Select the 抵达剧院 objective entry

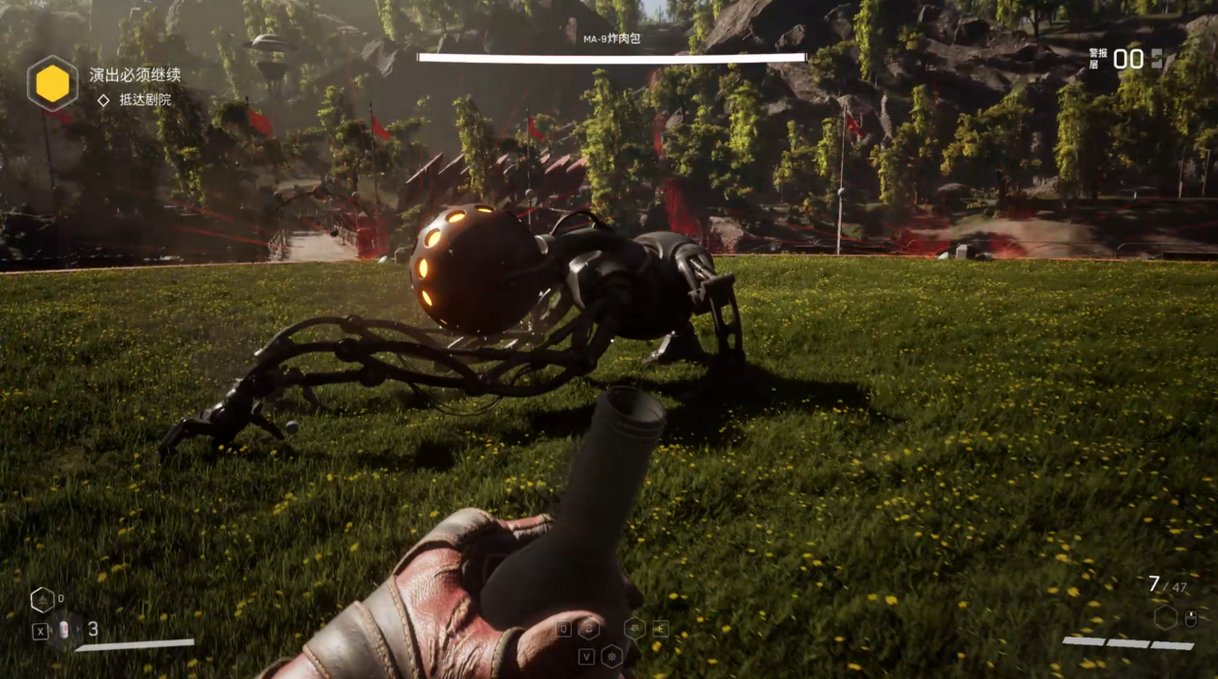point(144,100)
